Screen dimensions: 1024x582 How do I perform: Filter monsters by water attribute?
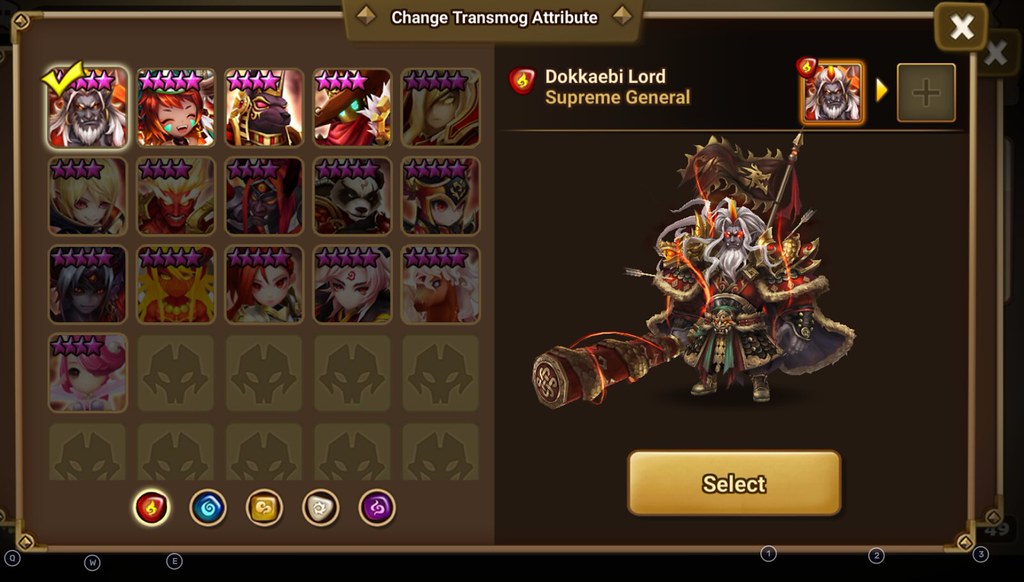[x=208, y=507]
